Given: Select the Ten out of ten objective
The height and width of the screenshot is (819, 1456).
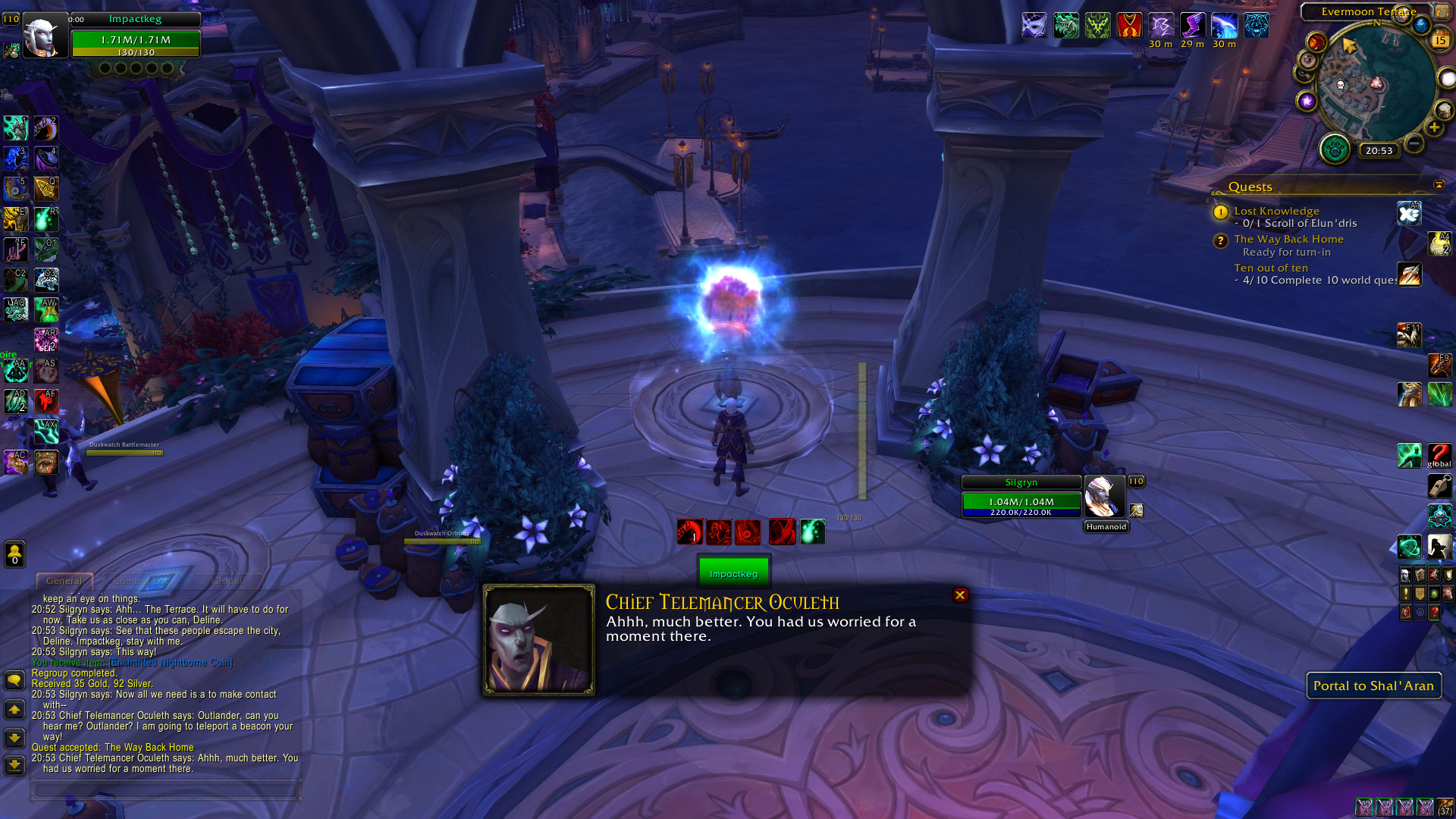Looking at the screenshot, I should (x=1271, y=268).
